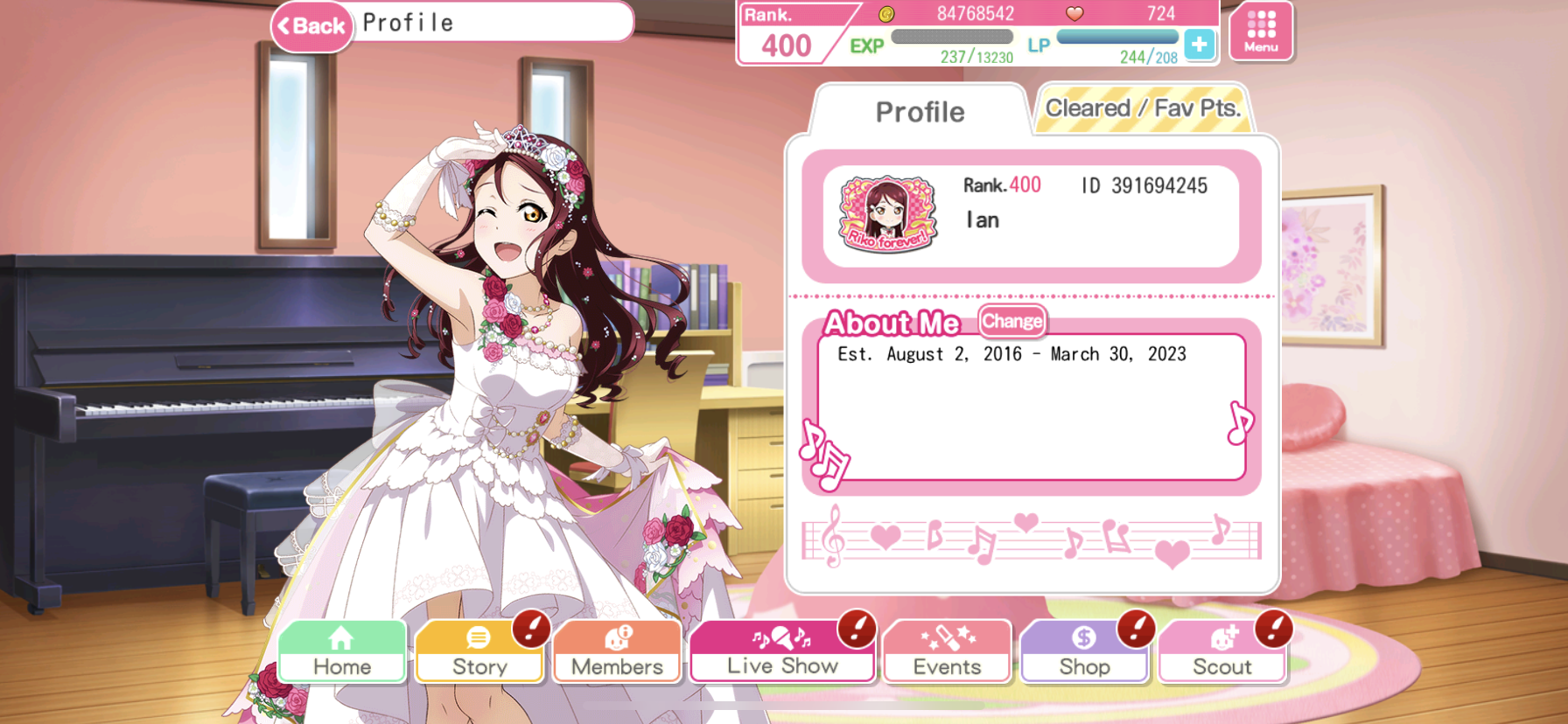Refill LP with the plus button
This screenshot has width=1568, height=724.
pos(1199,44)
